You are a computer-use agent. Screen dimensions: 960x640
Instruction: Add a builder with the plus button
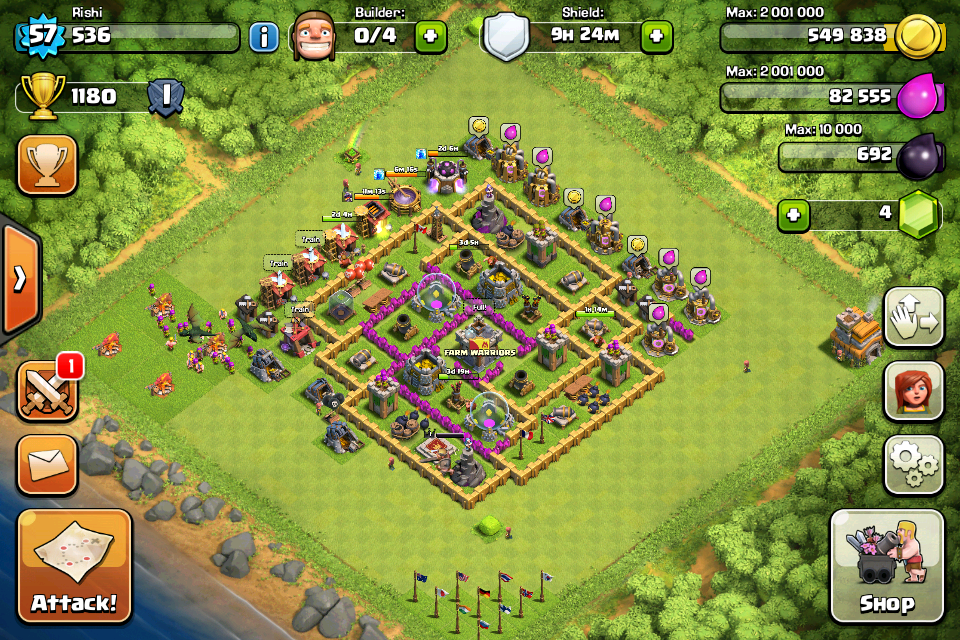pos(431,38)
